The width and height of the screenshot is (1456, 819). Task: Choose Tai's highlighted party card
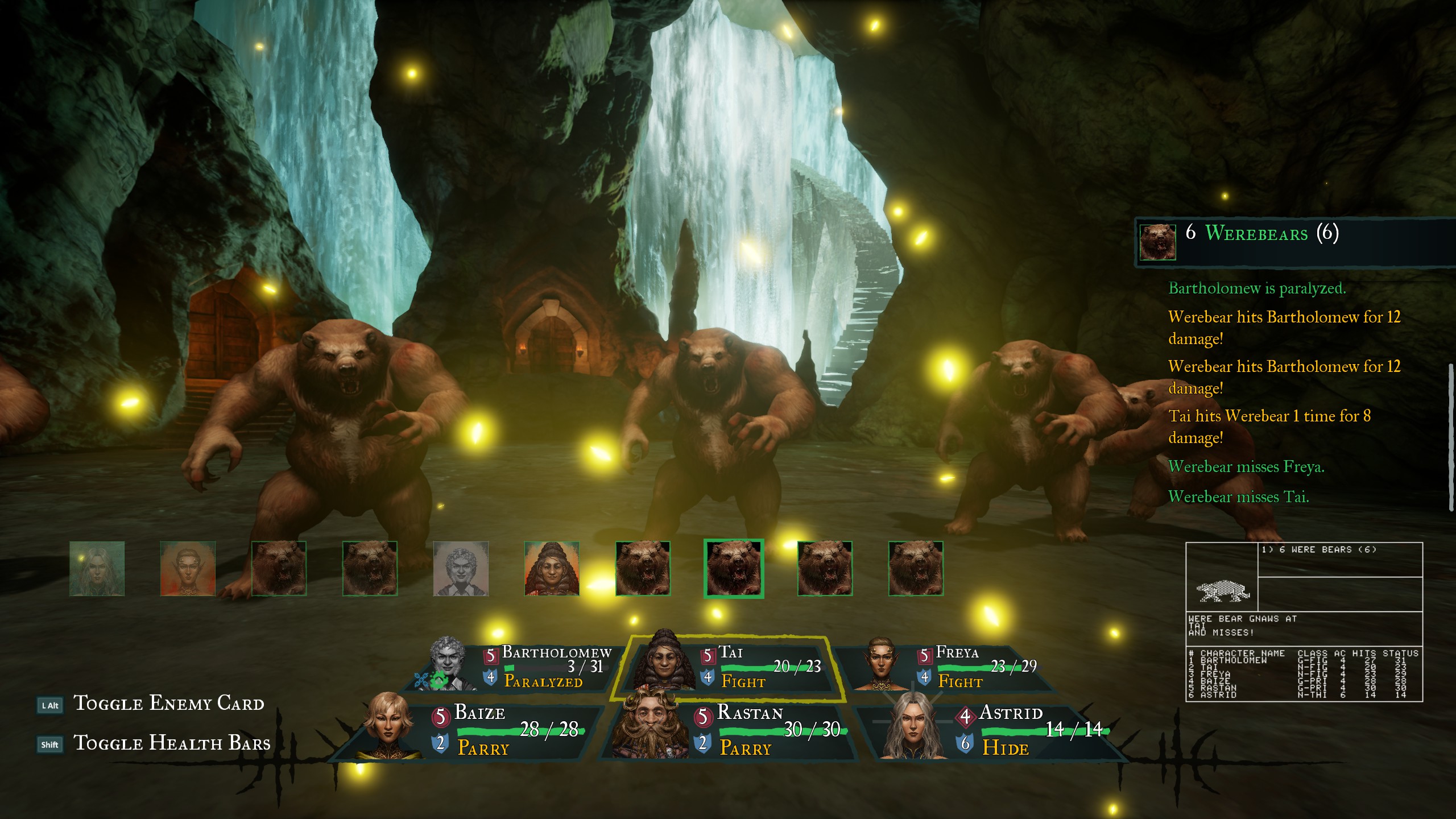click(x=734, y=666)
